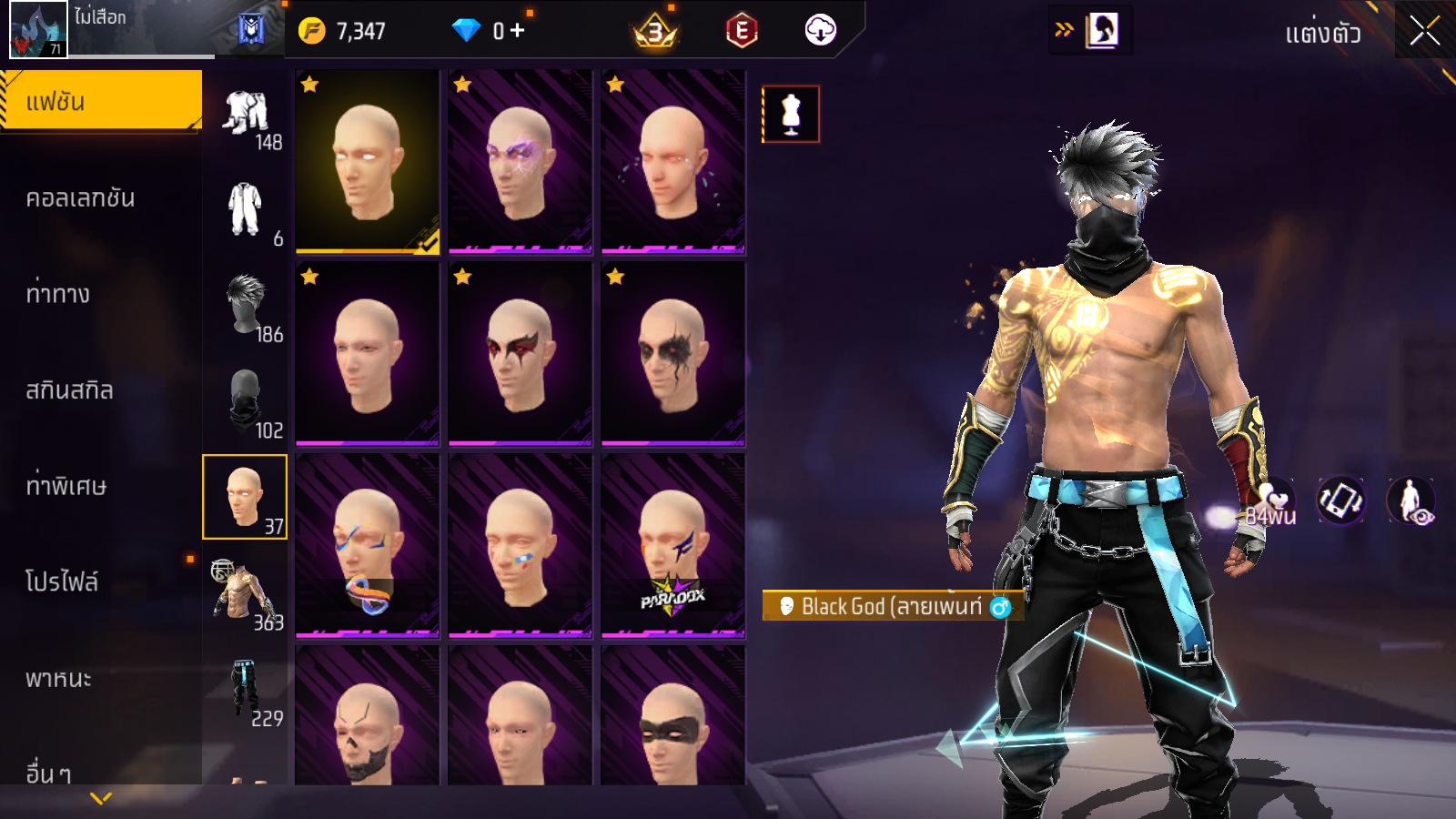Switch to the คอลเลกชัน collection tab
Screen dimensions: 1456x819
point(81,198)
